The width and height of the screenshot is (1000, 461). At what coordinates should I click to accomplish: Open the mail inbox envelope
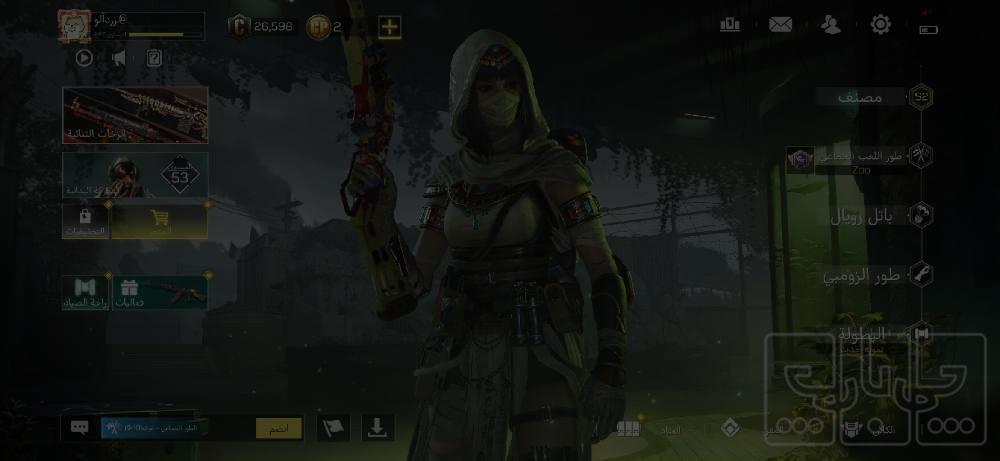pyautogui.click(x=780, y=25)
